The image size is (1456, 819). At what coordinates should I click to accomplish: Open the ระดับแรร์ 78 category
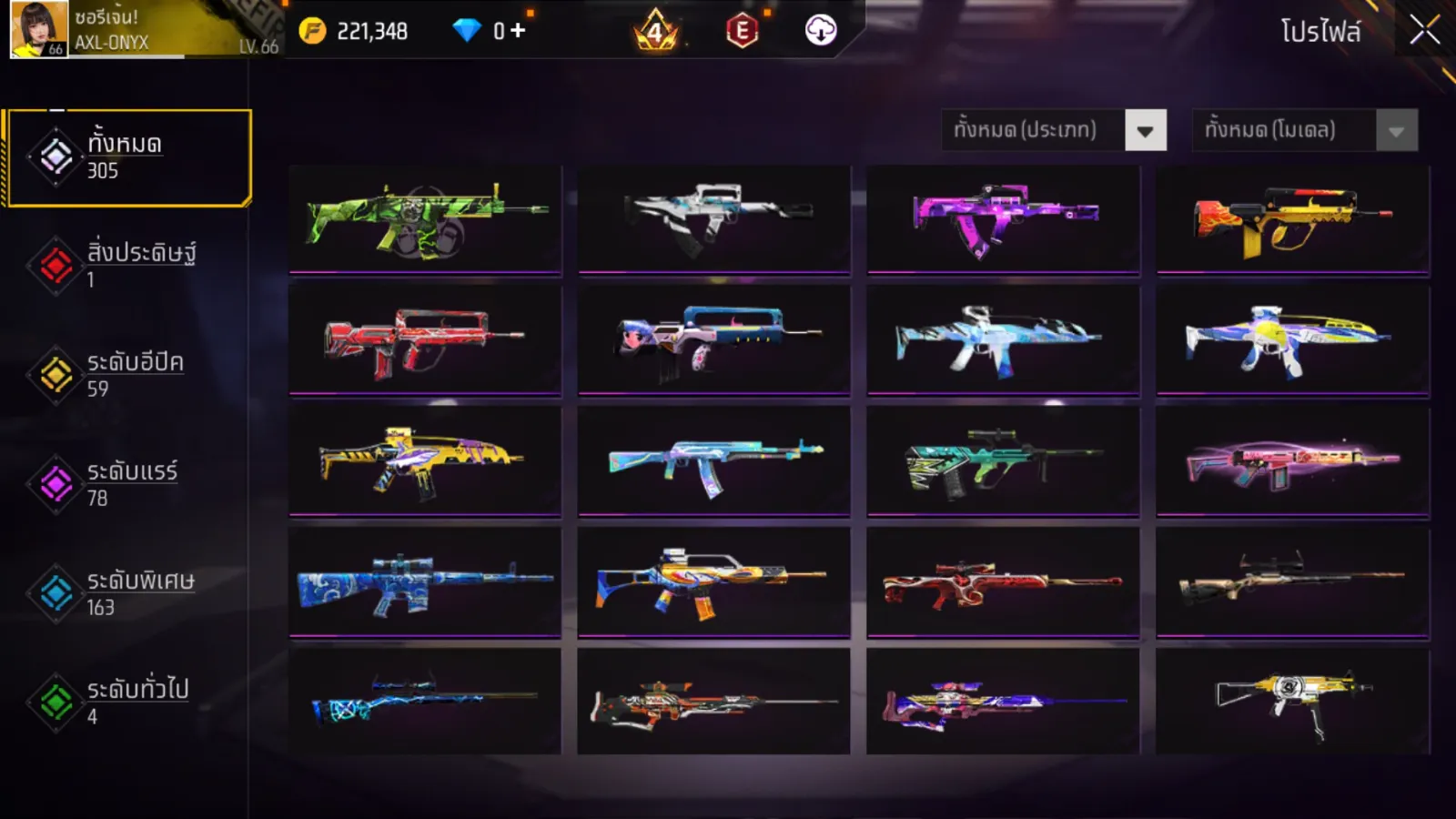(128, 483)
